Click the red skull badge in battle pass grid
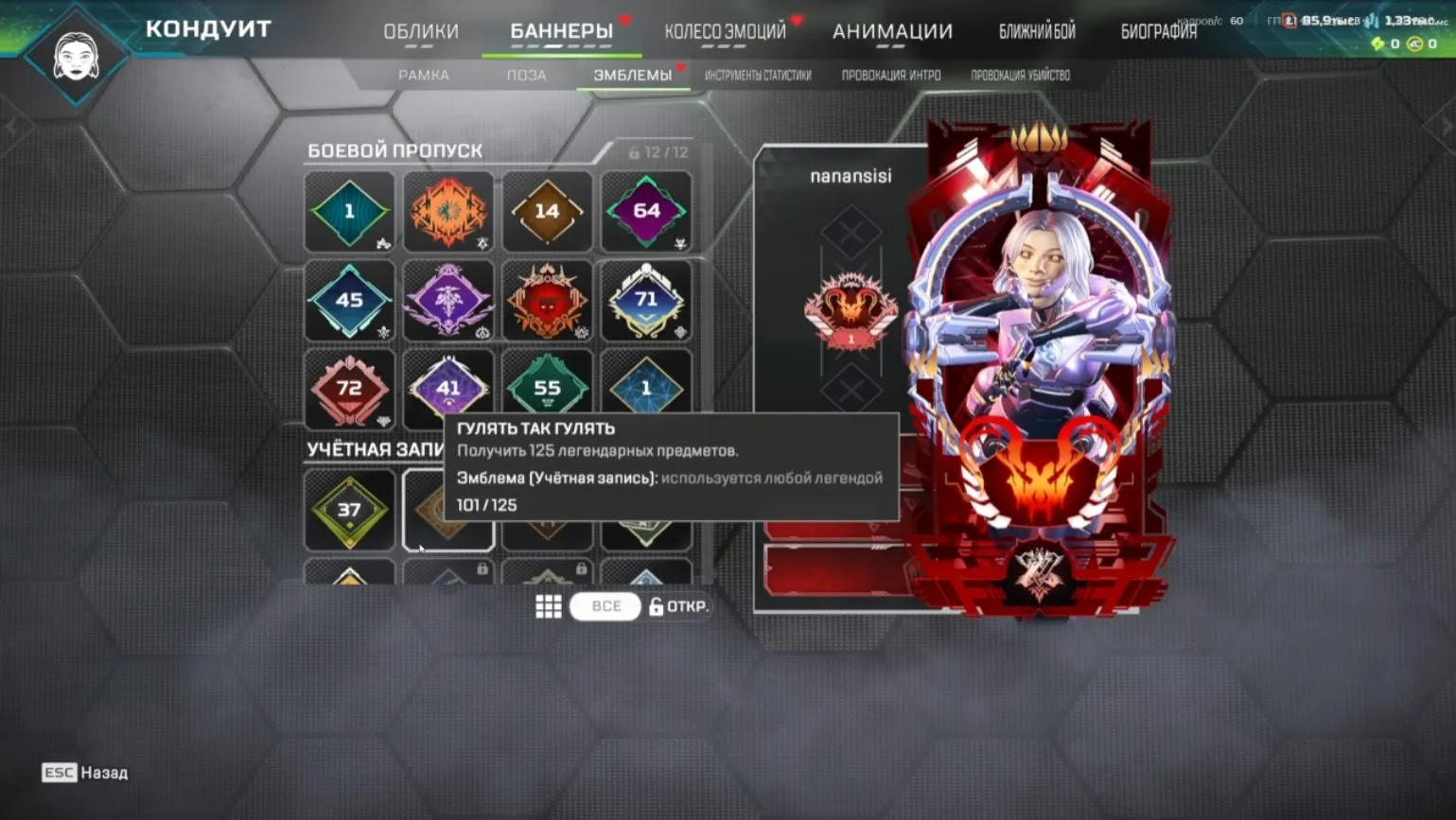 point(548,300)
